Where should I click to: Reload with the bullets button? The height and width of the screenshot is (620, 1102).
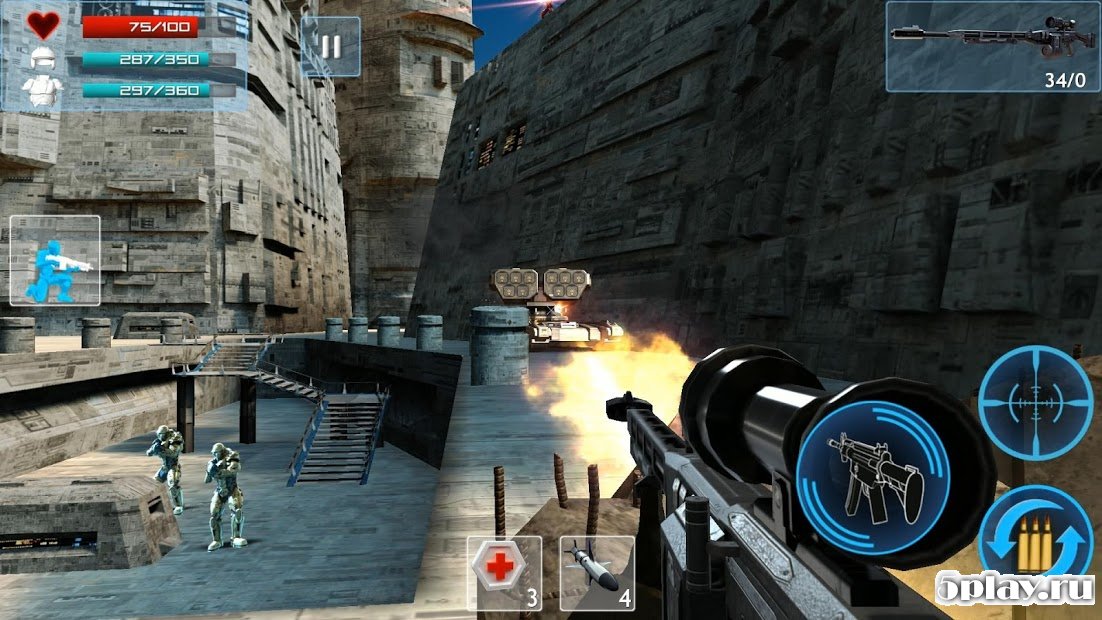(x=1037, y=542)
